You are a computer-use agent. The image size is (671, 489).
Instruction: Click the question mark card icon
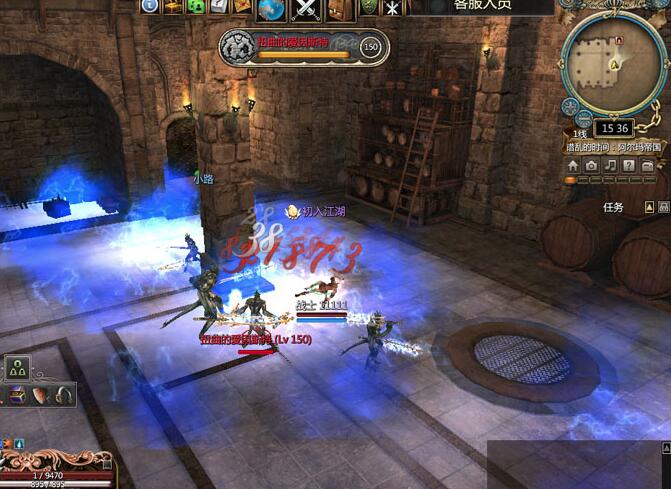218,6
